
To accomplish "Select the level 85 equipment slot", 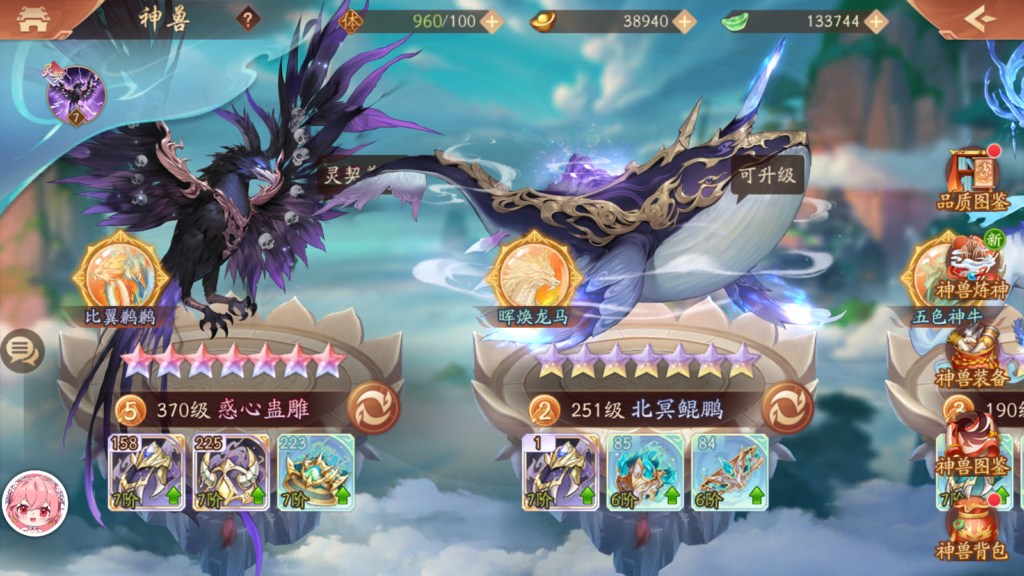I will tap(645, 472).
